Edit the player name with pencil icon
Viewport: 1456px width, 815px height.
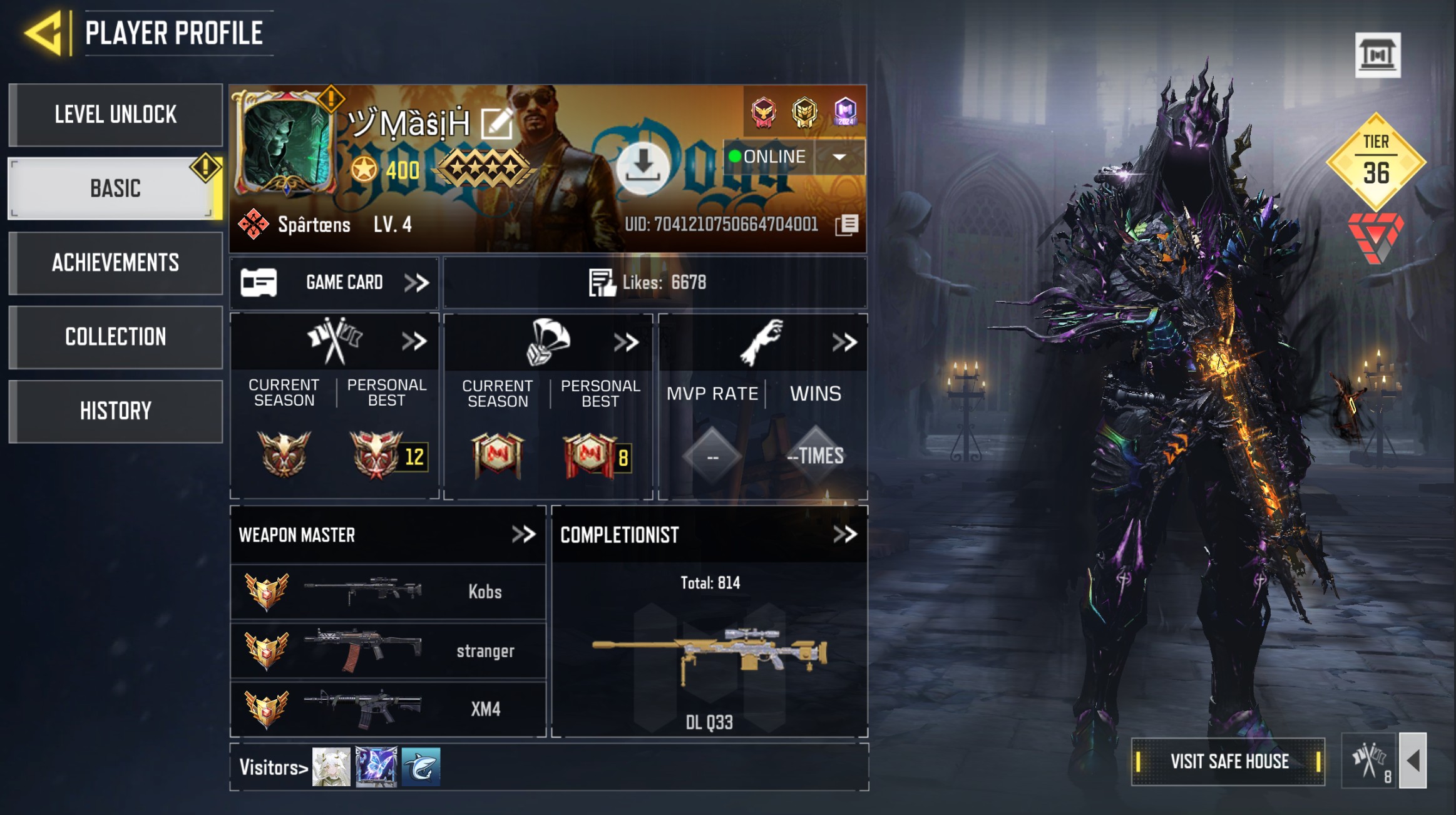coord(496,123)
